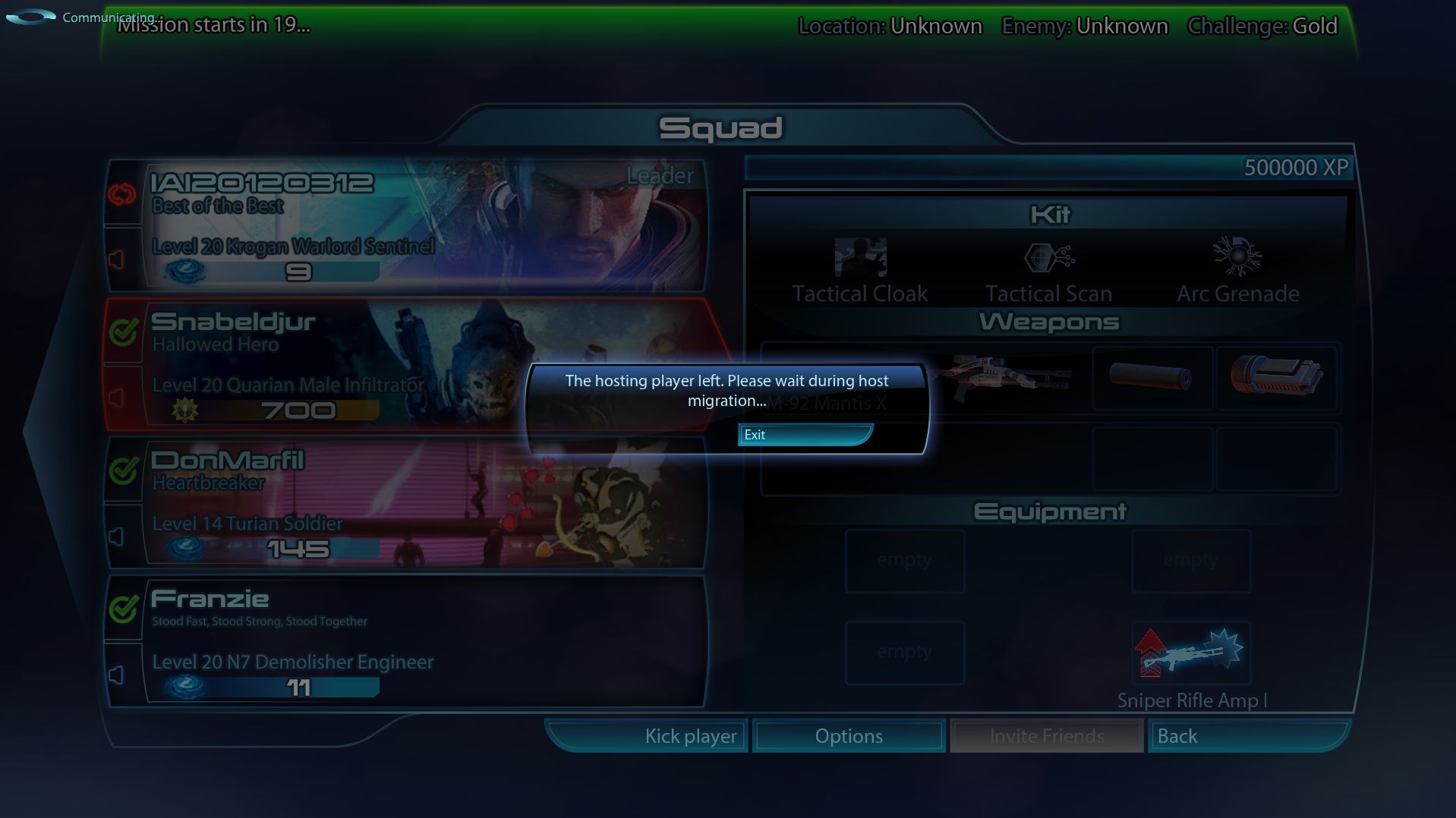Open the Sniper Rifle Amp I equipment slot
1456x818 pixels.
1190,653
